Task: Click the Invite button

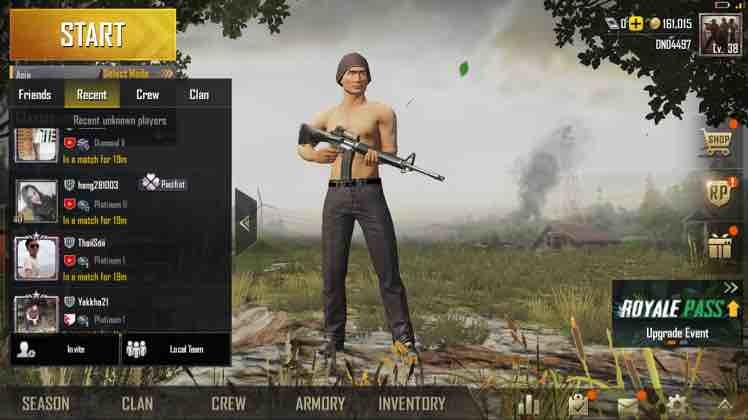Action: click(x=65, y=349)
